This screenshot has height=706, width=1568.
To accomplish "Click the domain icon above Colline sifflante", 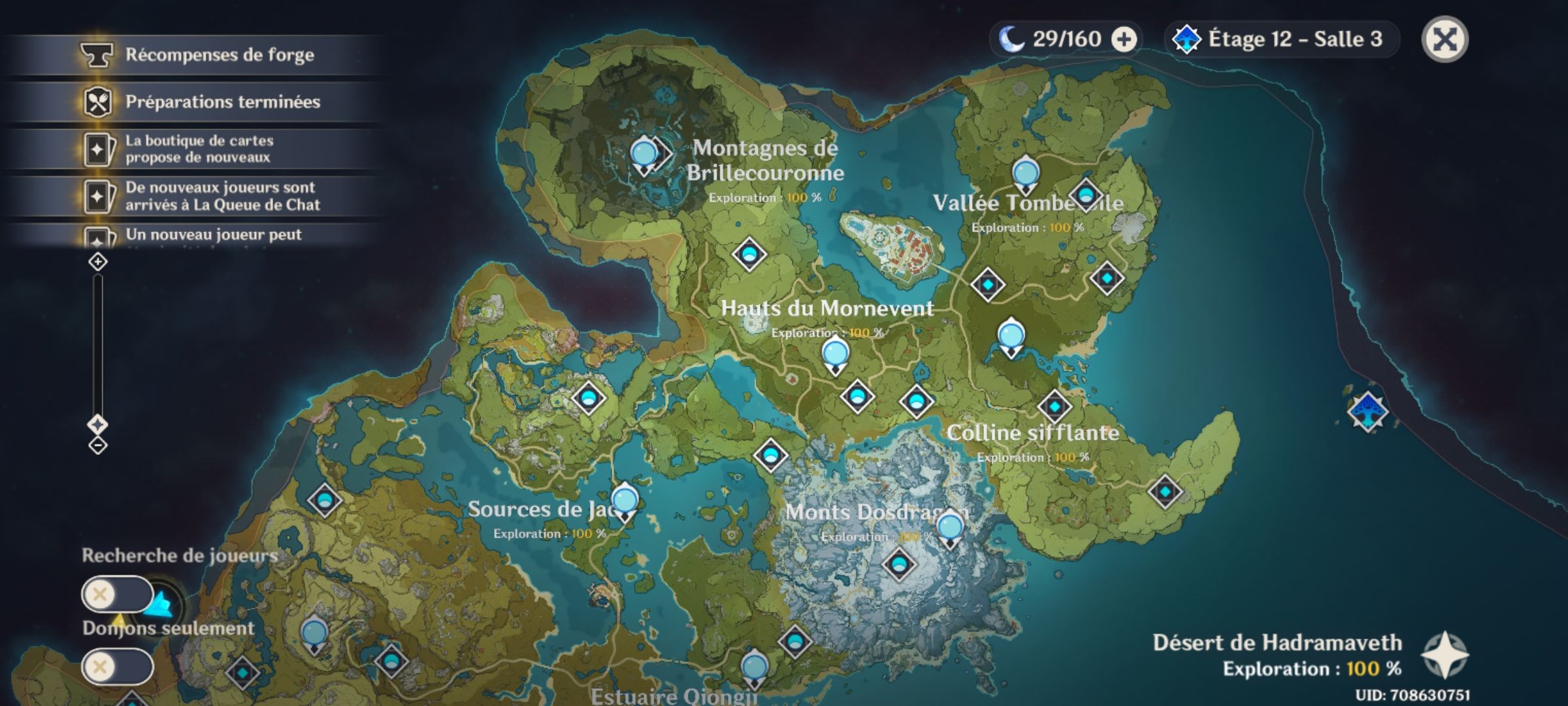I will coord(1056,406).
